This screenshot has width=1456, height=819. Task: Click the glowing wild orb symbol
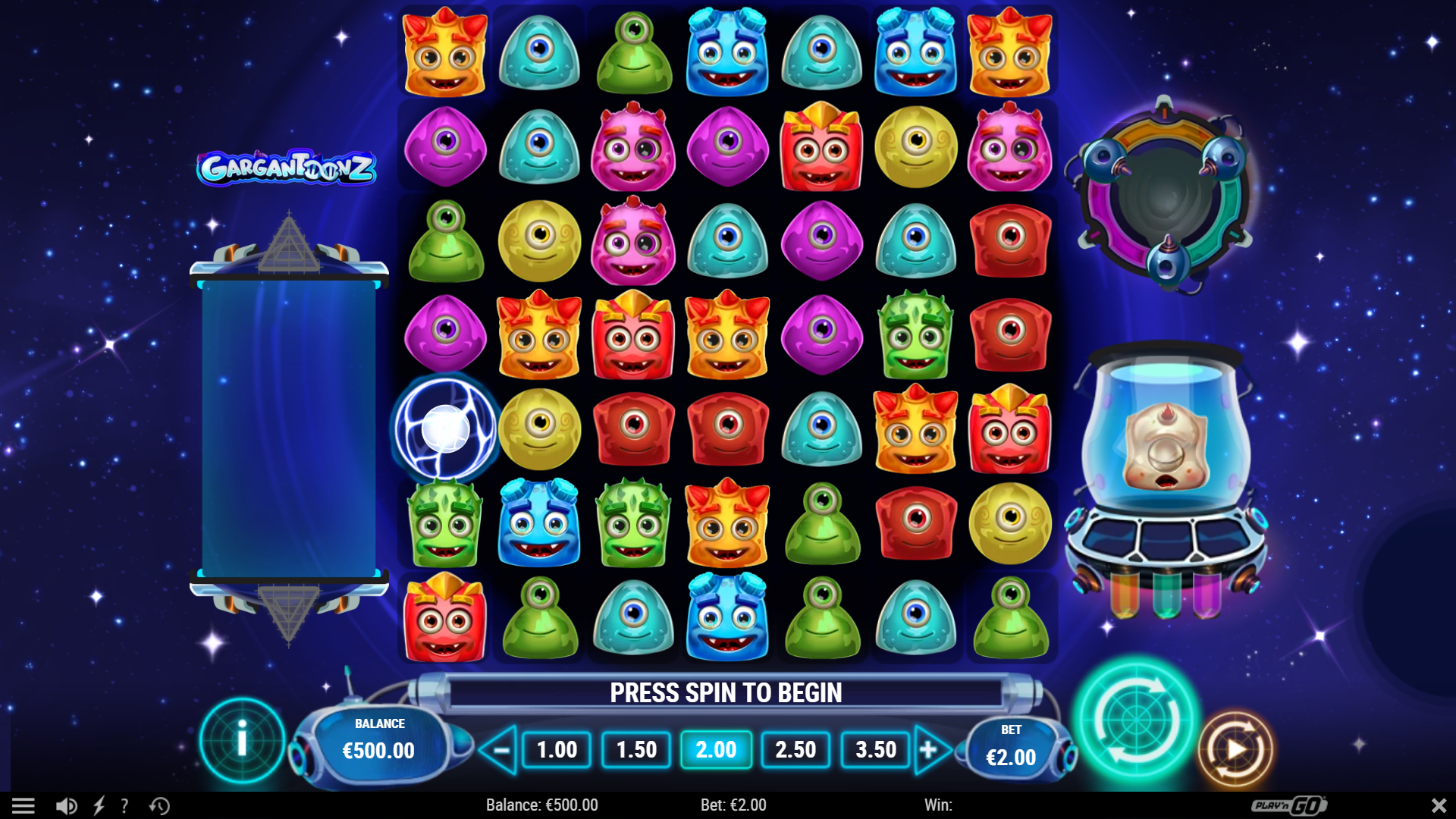click(x=444, y=428)
